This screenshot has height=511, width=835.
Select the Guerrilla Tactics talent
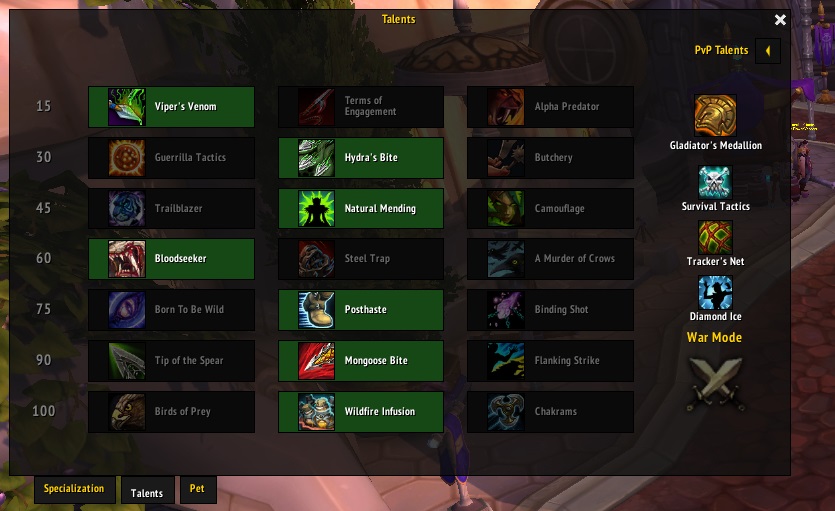(171, 158)
